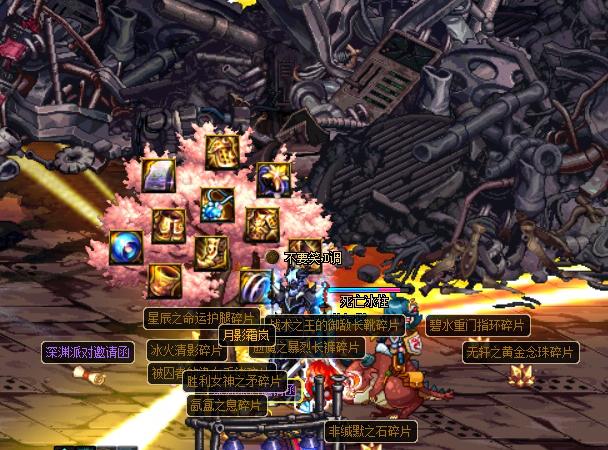Click the 无绊之黄金念珠碎片 name tag
This screenshot has height=450, width=608.
(x=520, y=352)
